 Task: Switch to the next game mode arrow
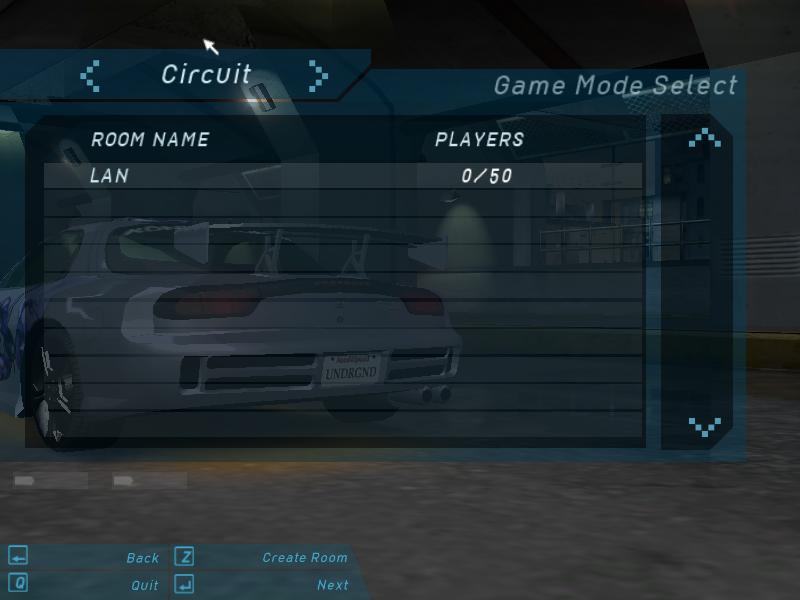coord(318,76)
